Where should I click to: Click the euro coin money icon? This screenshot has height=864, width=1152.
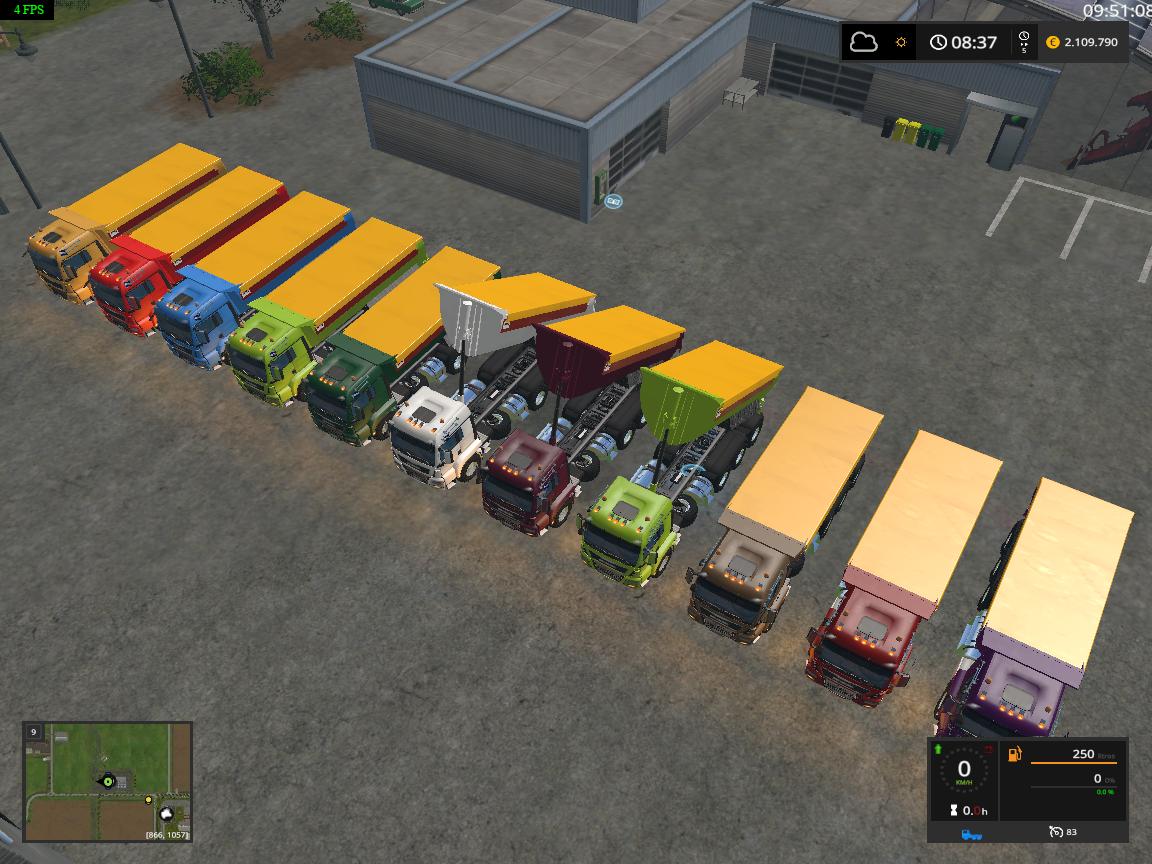pos(1052,42)
